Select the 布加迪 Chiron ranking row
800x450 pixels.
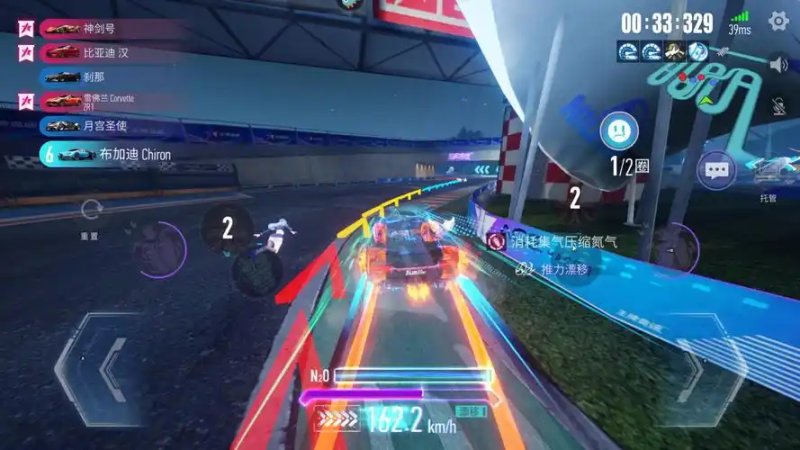point(110,154)
